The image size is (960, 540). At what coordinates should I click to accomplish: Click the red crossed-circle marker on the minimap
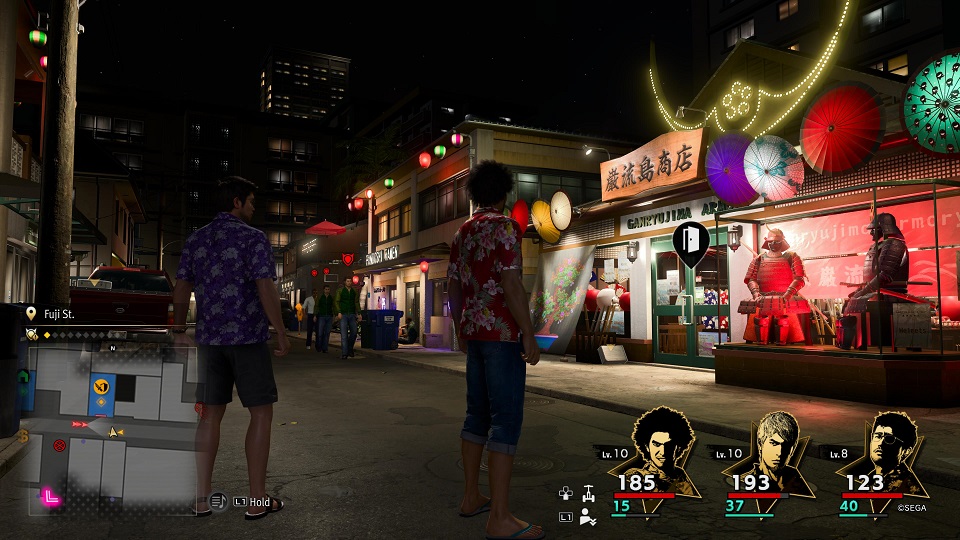pyautogui.click(x=59, y=444)
